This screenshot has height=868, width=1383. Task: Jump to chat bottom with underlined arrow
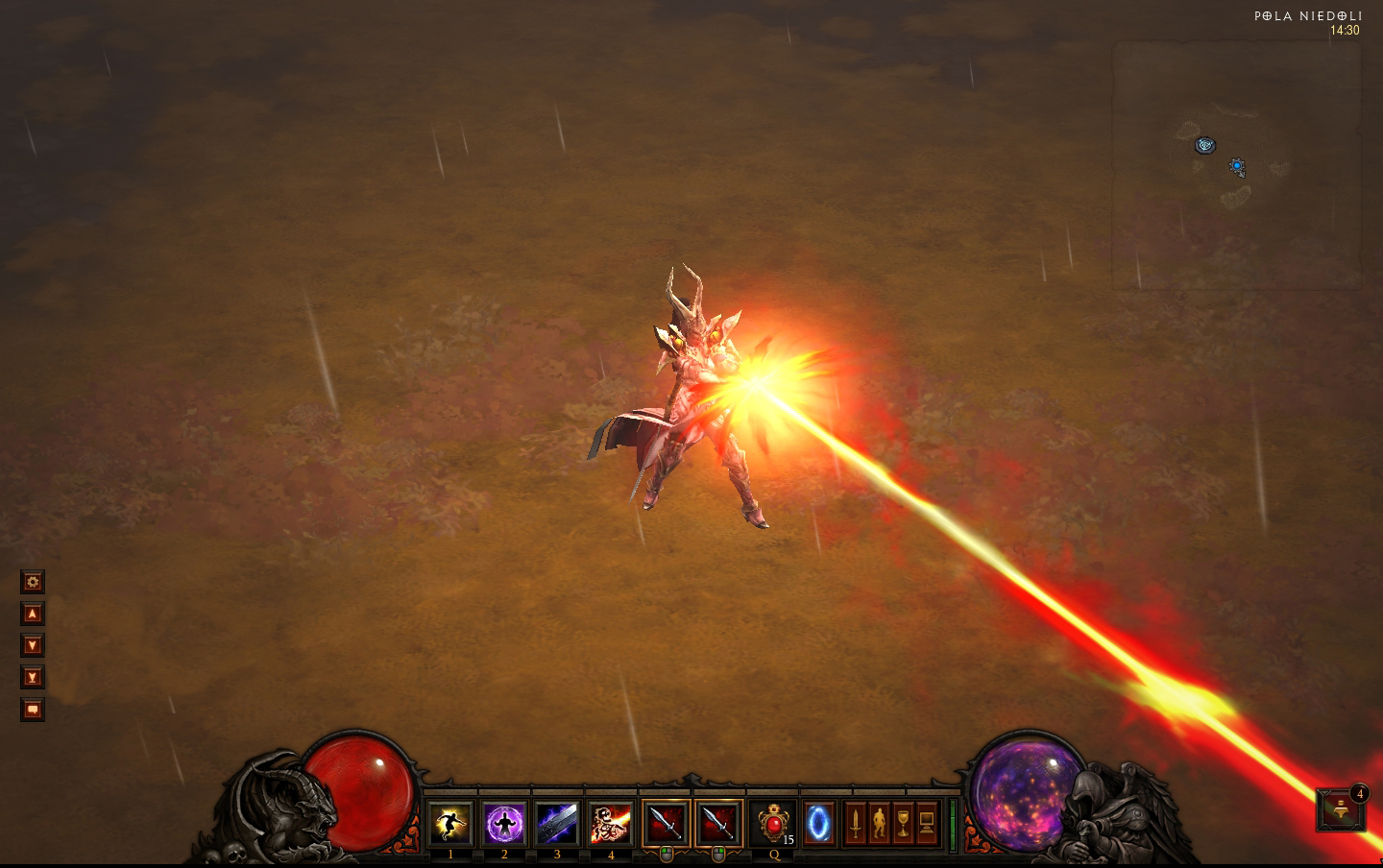(x=33, y=677)
